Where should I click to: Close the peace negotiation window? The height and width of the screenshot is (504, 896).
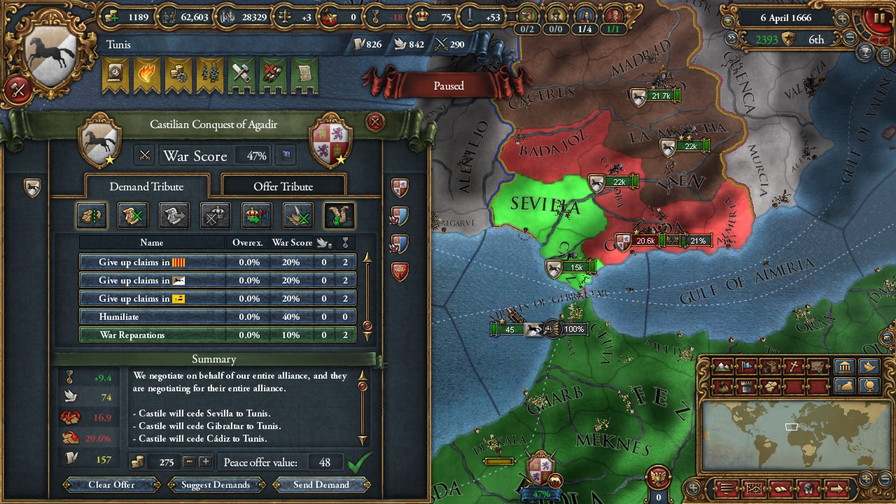coord(375,122)
